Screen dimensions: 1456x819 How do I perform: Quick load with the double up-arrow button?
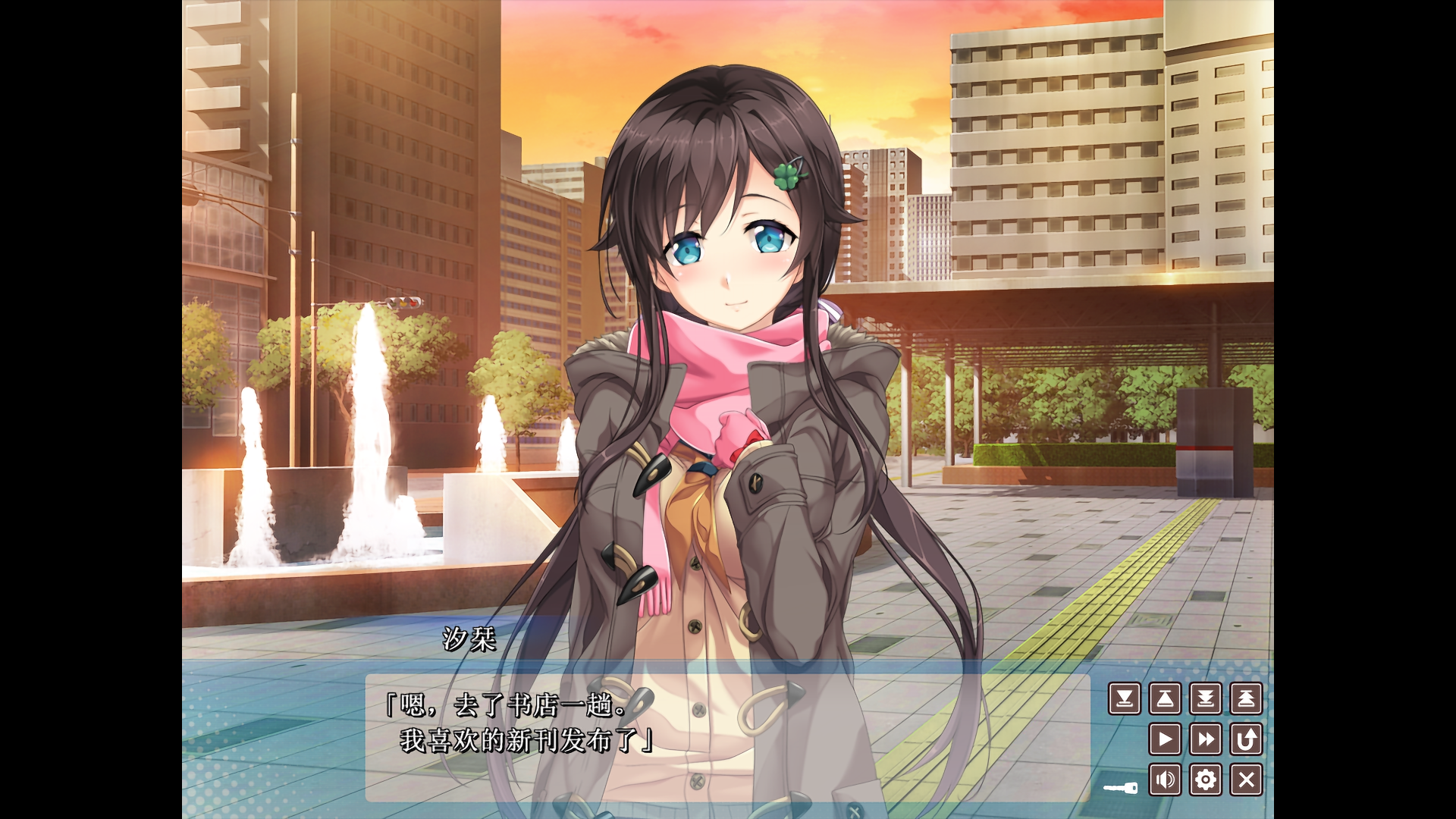1246,698
